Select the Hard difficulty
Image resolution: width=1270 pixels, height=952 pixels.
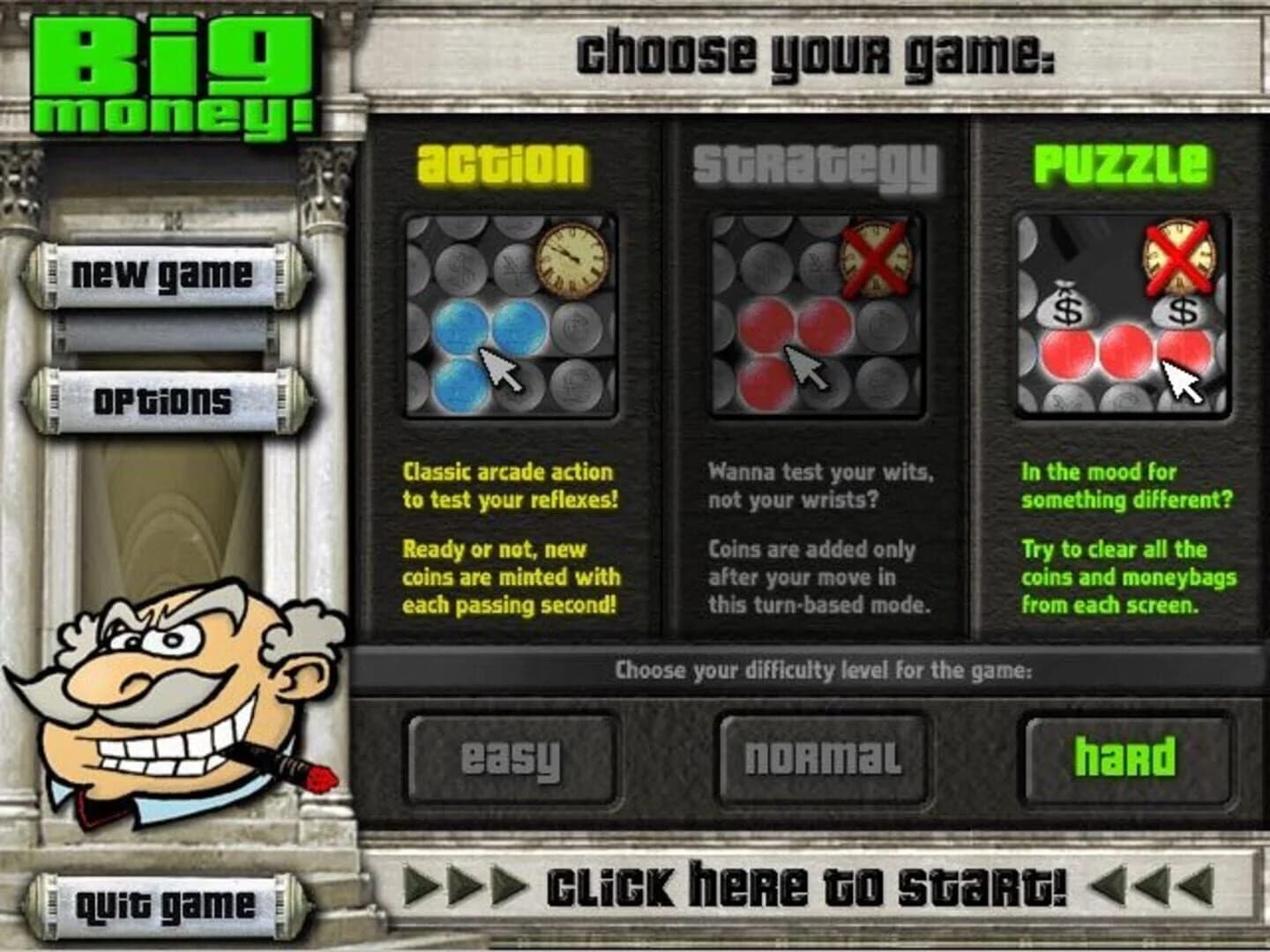point(1127,756)
